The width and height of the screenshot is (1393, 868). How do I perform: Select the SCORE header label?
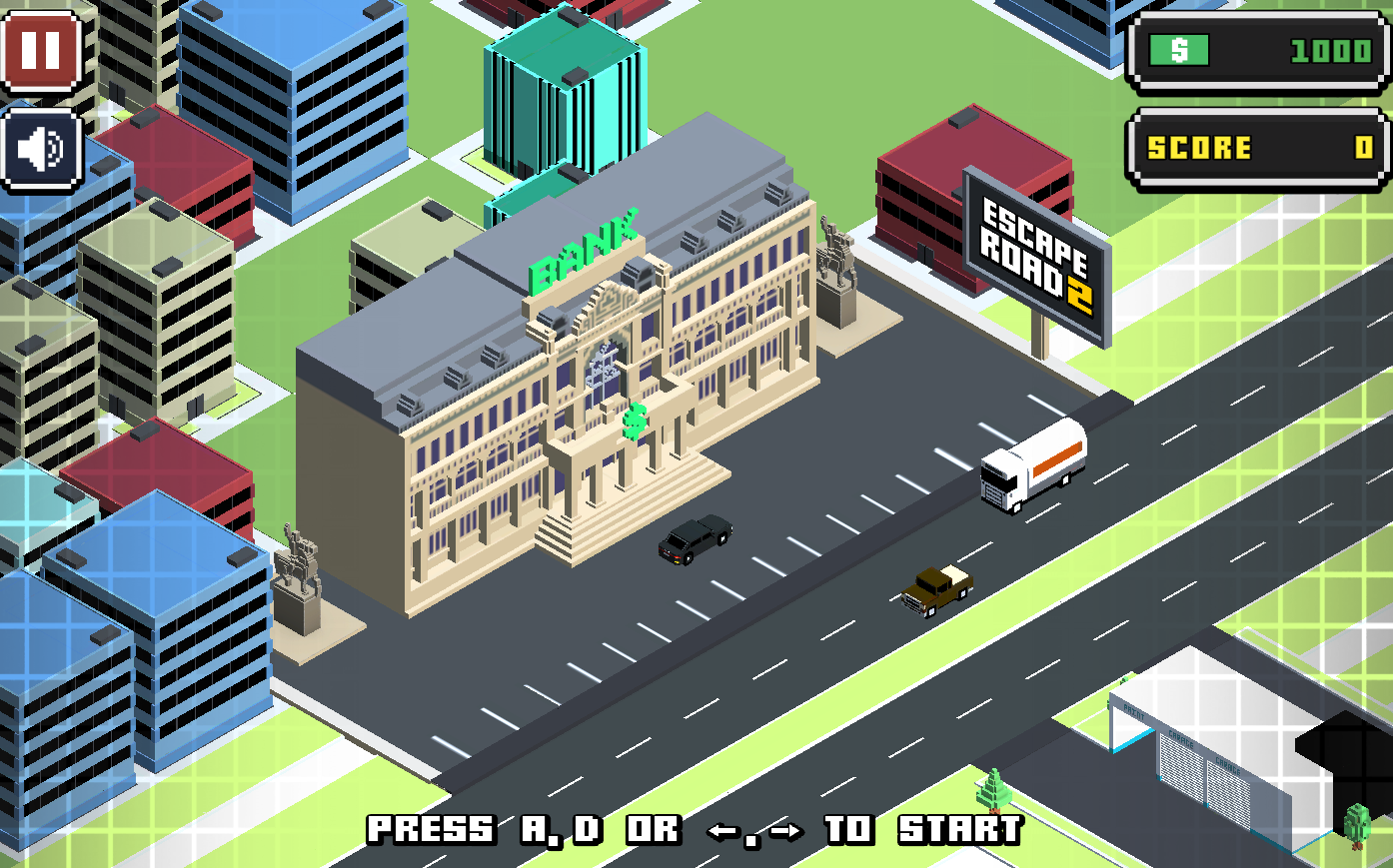tap(1196, 146)
